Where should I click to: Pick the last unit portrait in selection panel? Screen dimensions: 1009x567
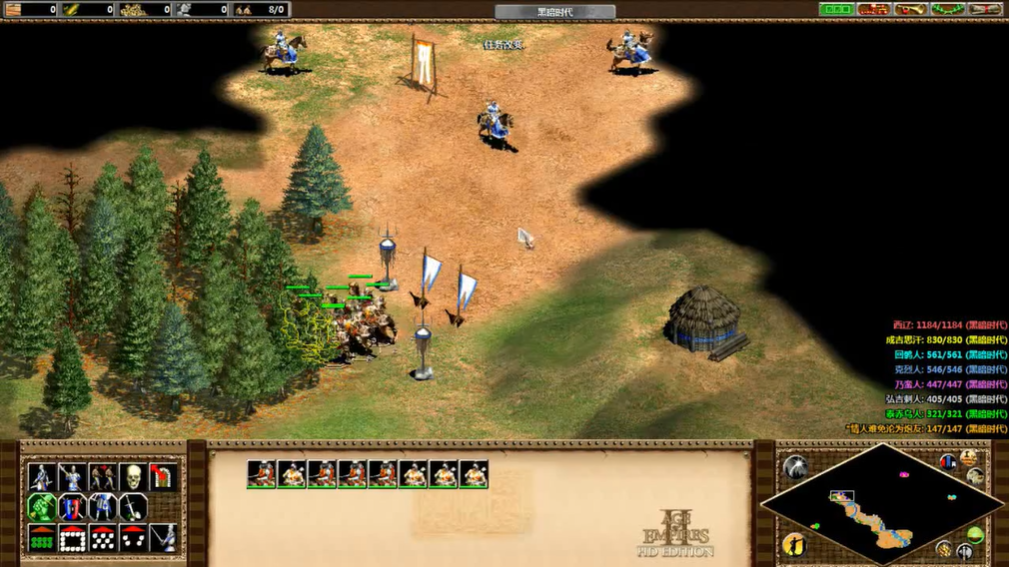(474, 474)
